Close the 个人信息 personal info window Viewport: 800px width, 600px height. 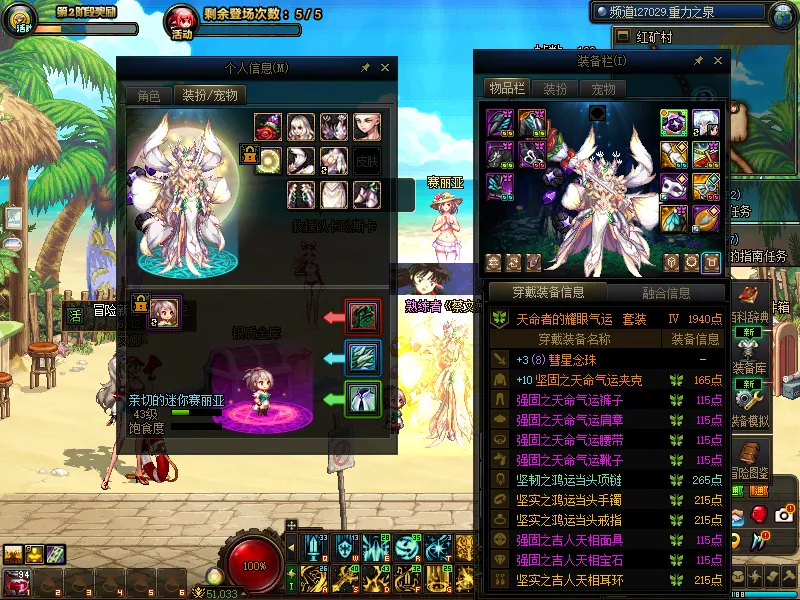click(385, 68)
